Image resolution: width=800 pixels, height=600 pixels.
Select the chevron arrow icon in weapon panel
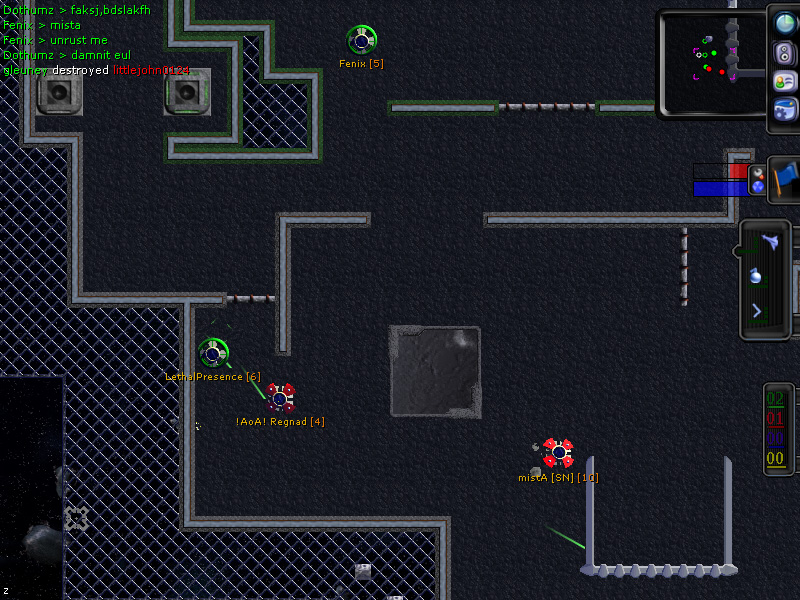click(757, 311)
